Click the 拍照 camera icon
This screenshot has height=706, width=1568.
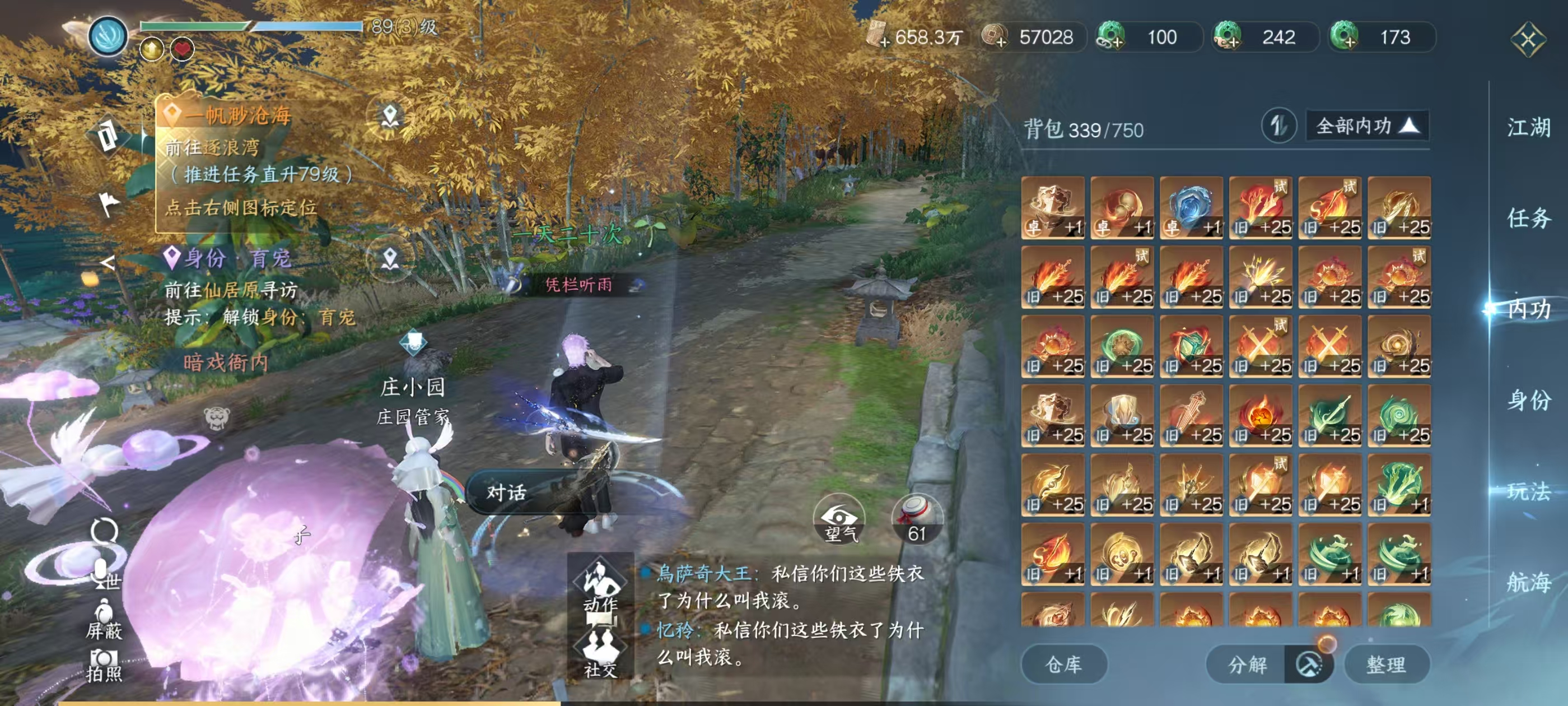pyautogui.click(x=104, y=658)
